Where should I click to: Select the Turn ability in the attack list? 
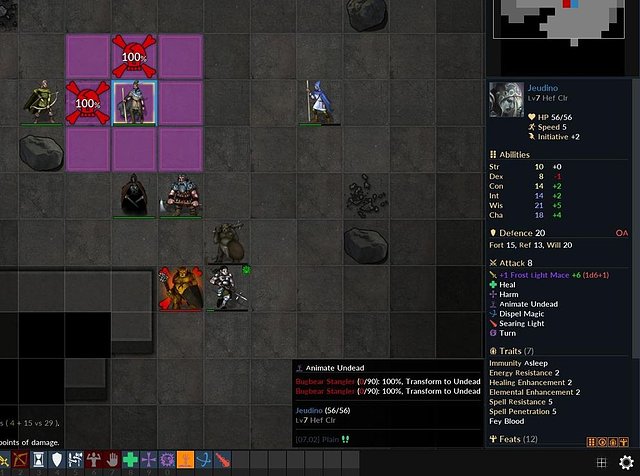point(508,333)
